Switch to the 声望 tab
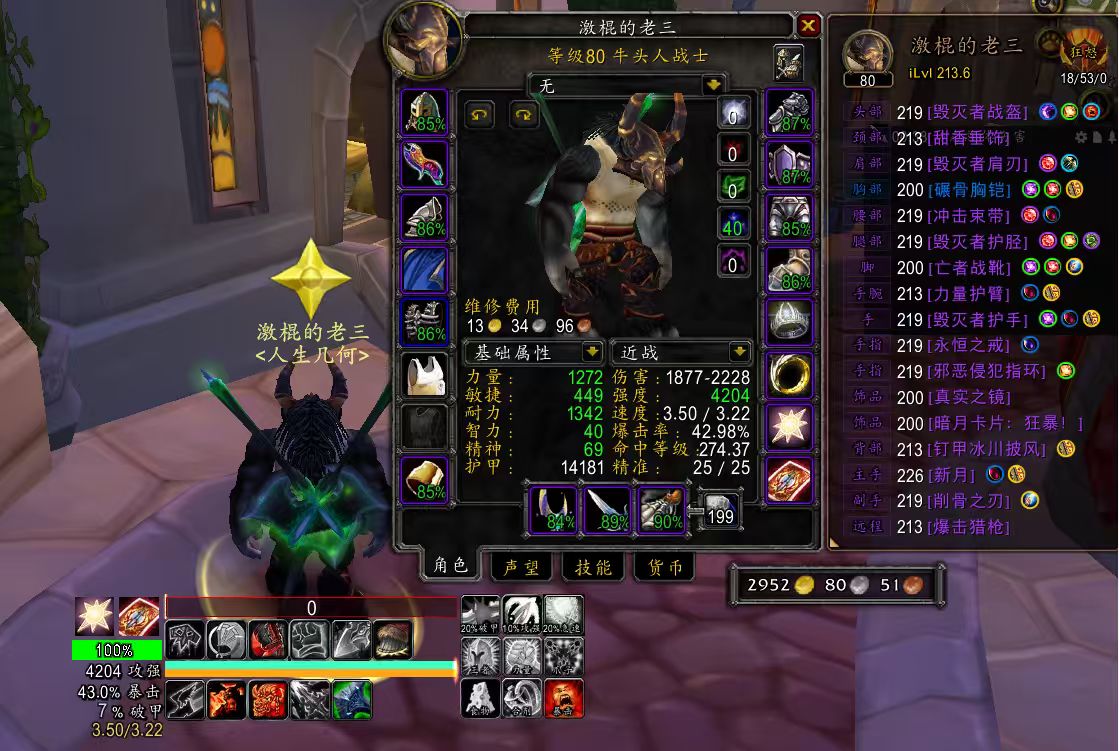 (x=520, y=567)
